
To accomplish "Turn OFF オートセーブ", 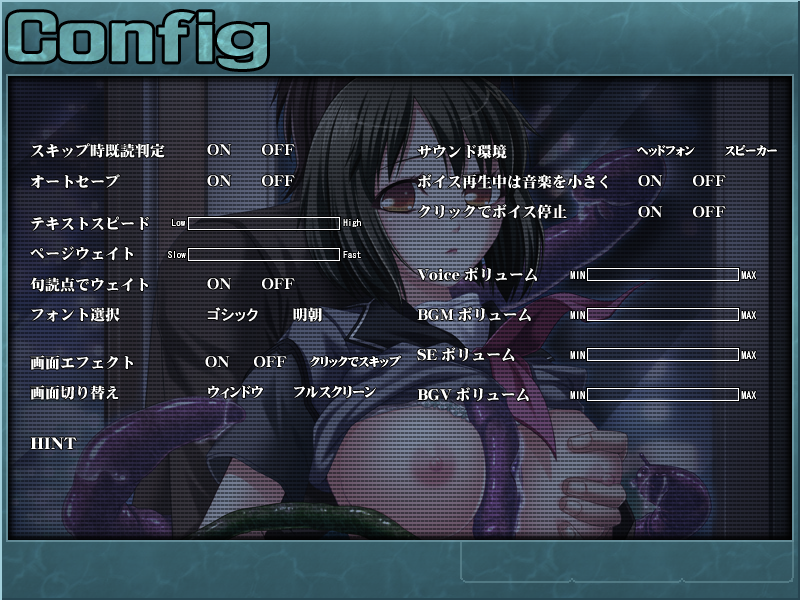I will (x=277, y=181).
